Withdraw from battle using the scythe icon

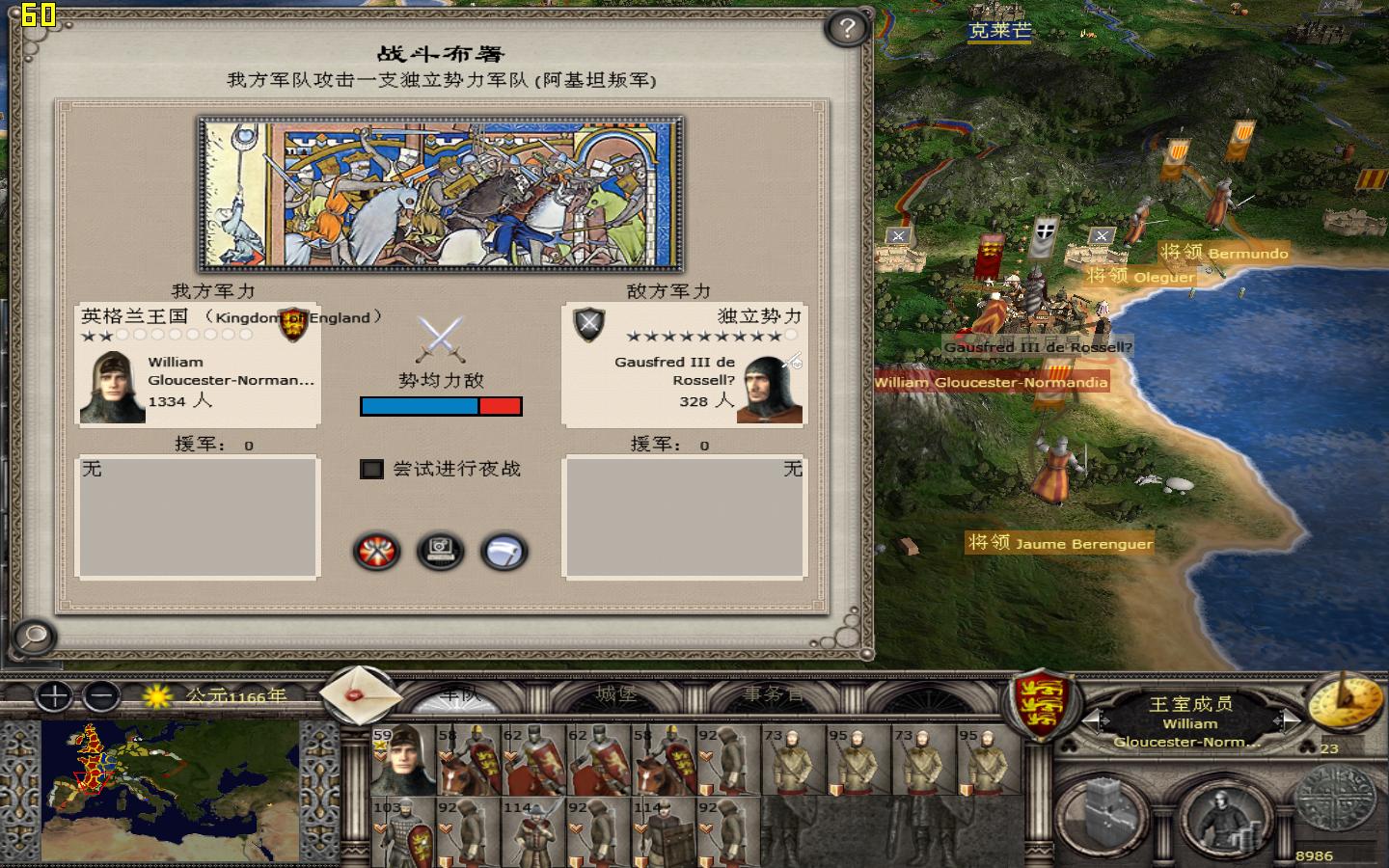[x=505, y=552]
